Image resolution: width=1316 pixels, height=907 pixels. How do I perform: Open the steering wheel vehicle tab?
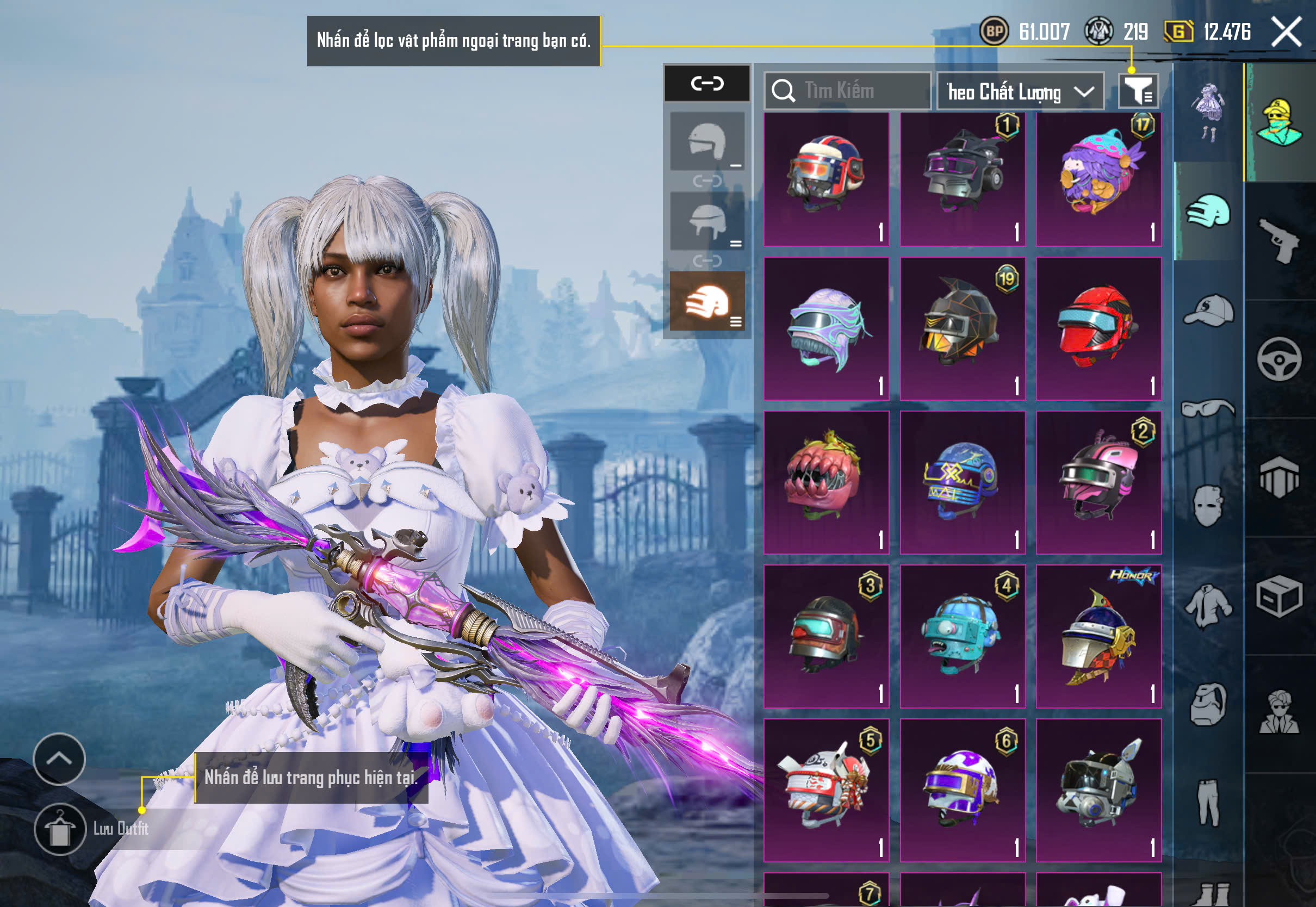tap(1279, 359)
